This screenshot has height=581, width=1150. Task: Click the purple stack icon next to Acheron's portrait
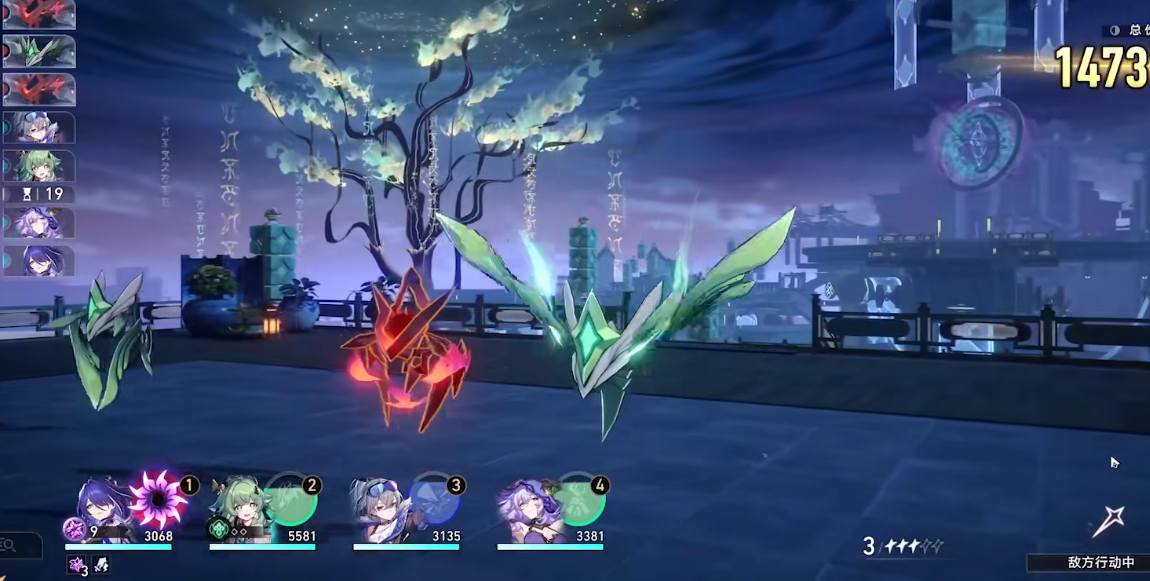click(x=75, y=529)
